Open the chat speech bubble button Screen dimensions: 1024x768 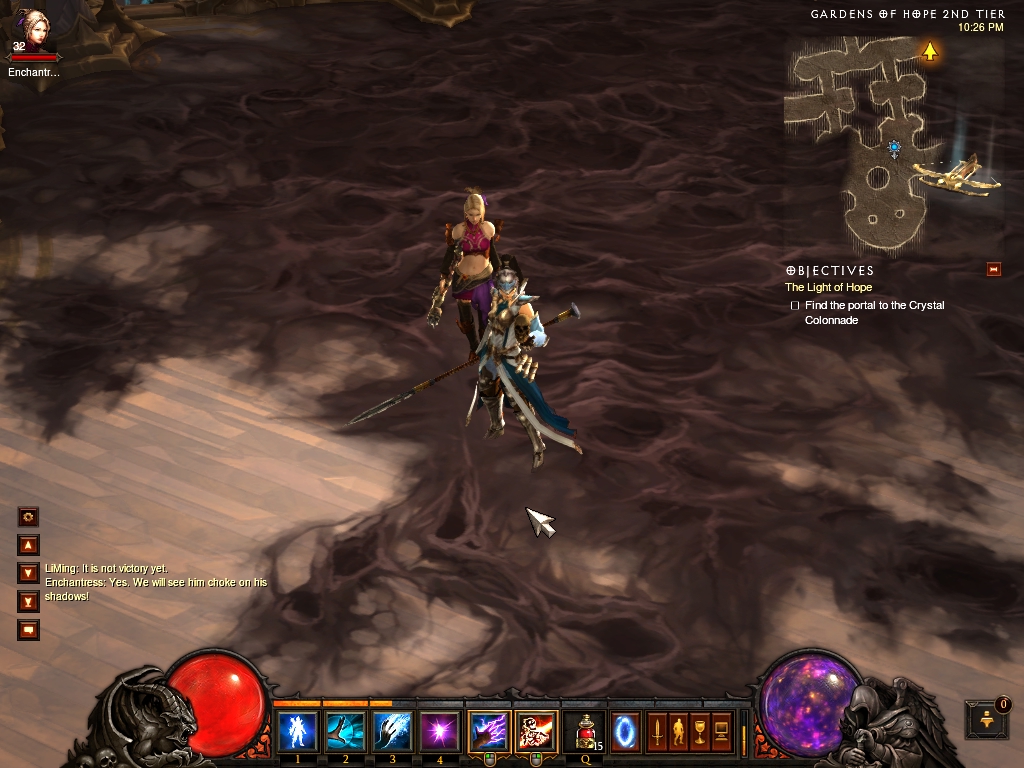(29, 630)
